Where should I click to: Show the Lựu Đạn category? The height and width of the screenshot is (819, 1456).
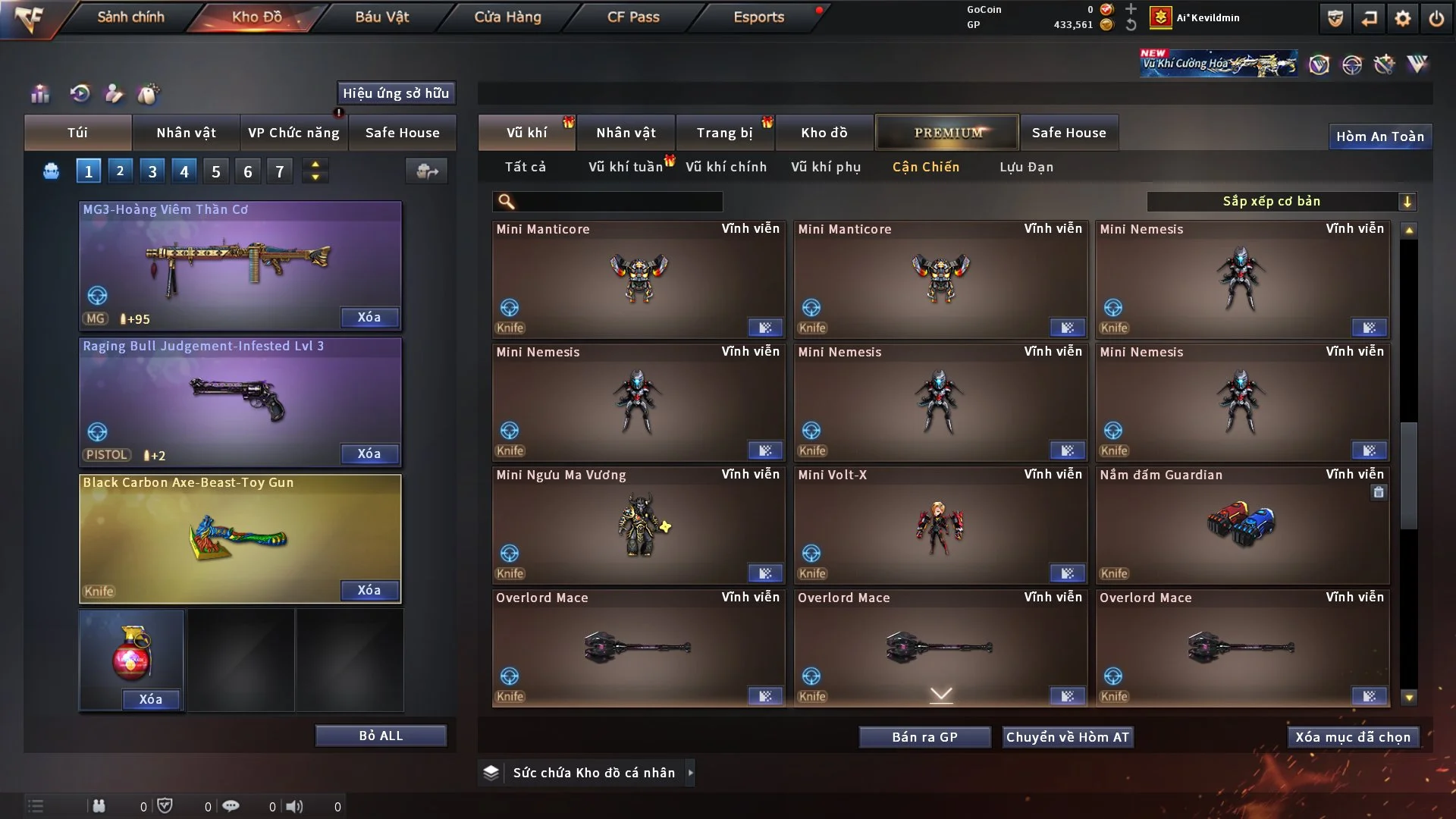click(1026, 167)
